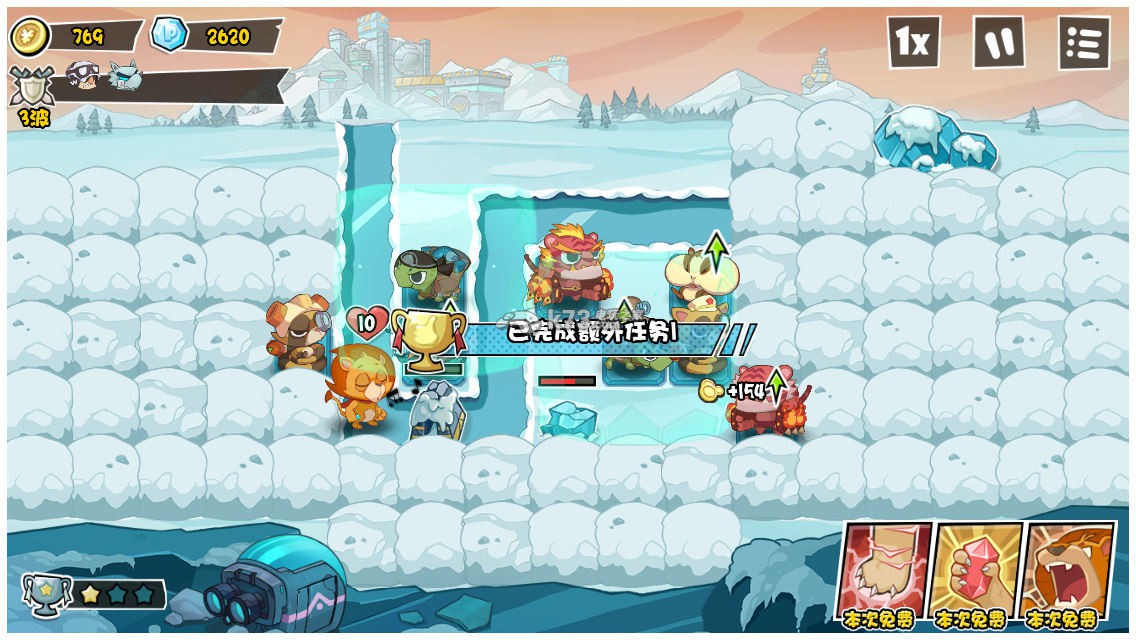Click the trophy star rating tracker
The image size is (1136, 640).
(x=95, y=594)
